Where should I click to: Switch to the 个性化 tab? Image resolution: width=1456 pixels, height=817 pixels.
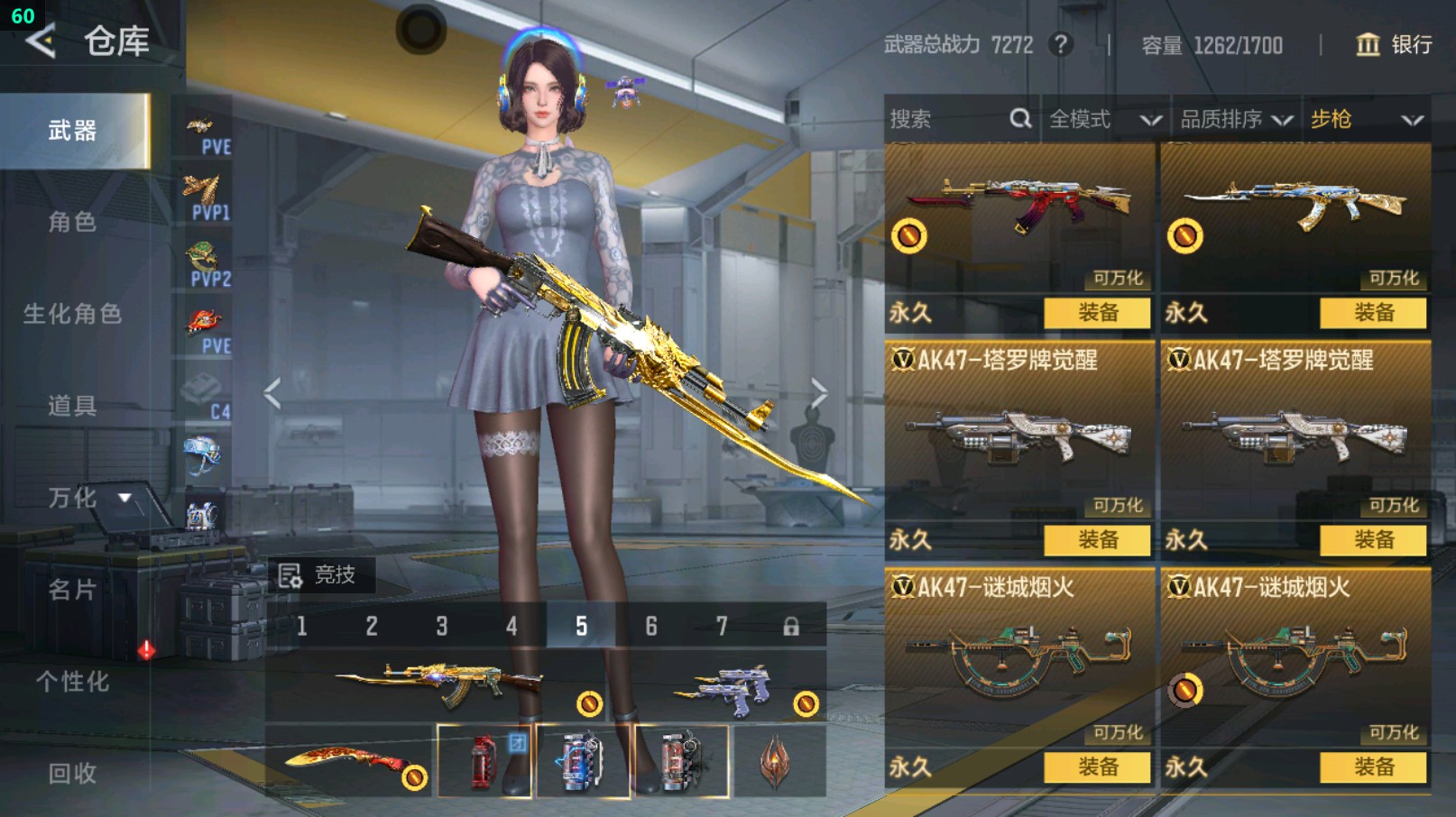coord(72,682)
